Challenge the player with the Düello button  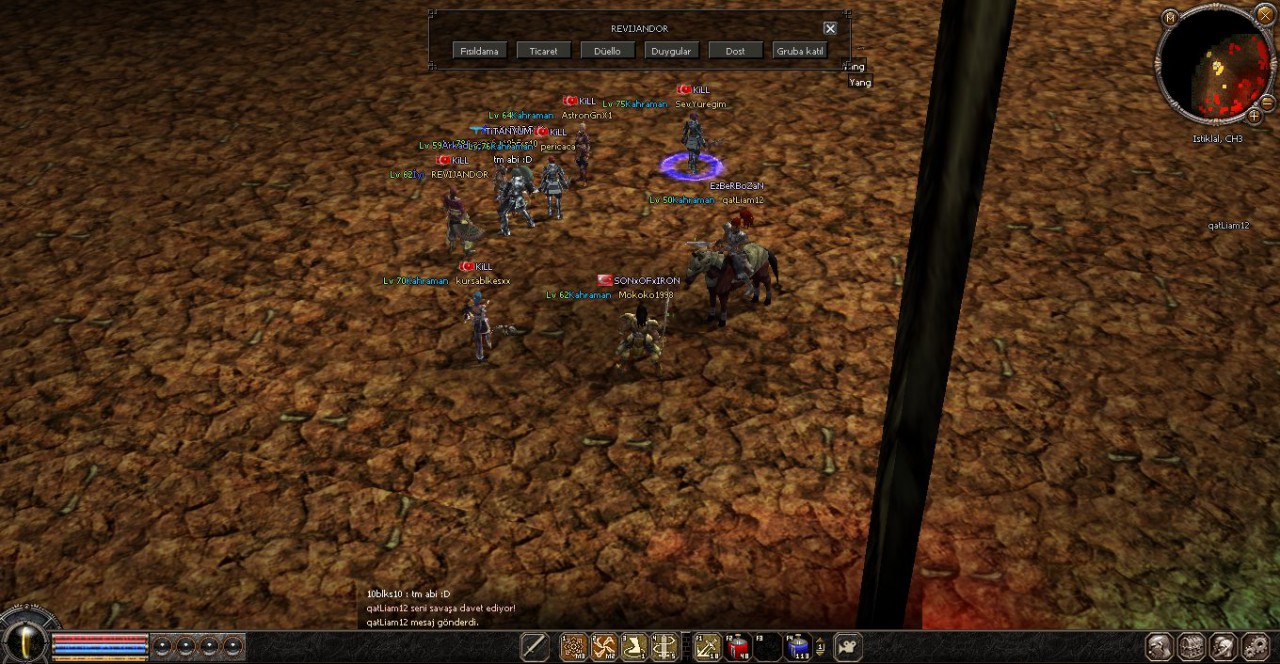point(607,51)
